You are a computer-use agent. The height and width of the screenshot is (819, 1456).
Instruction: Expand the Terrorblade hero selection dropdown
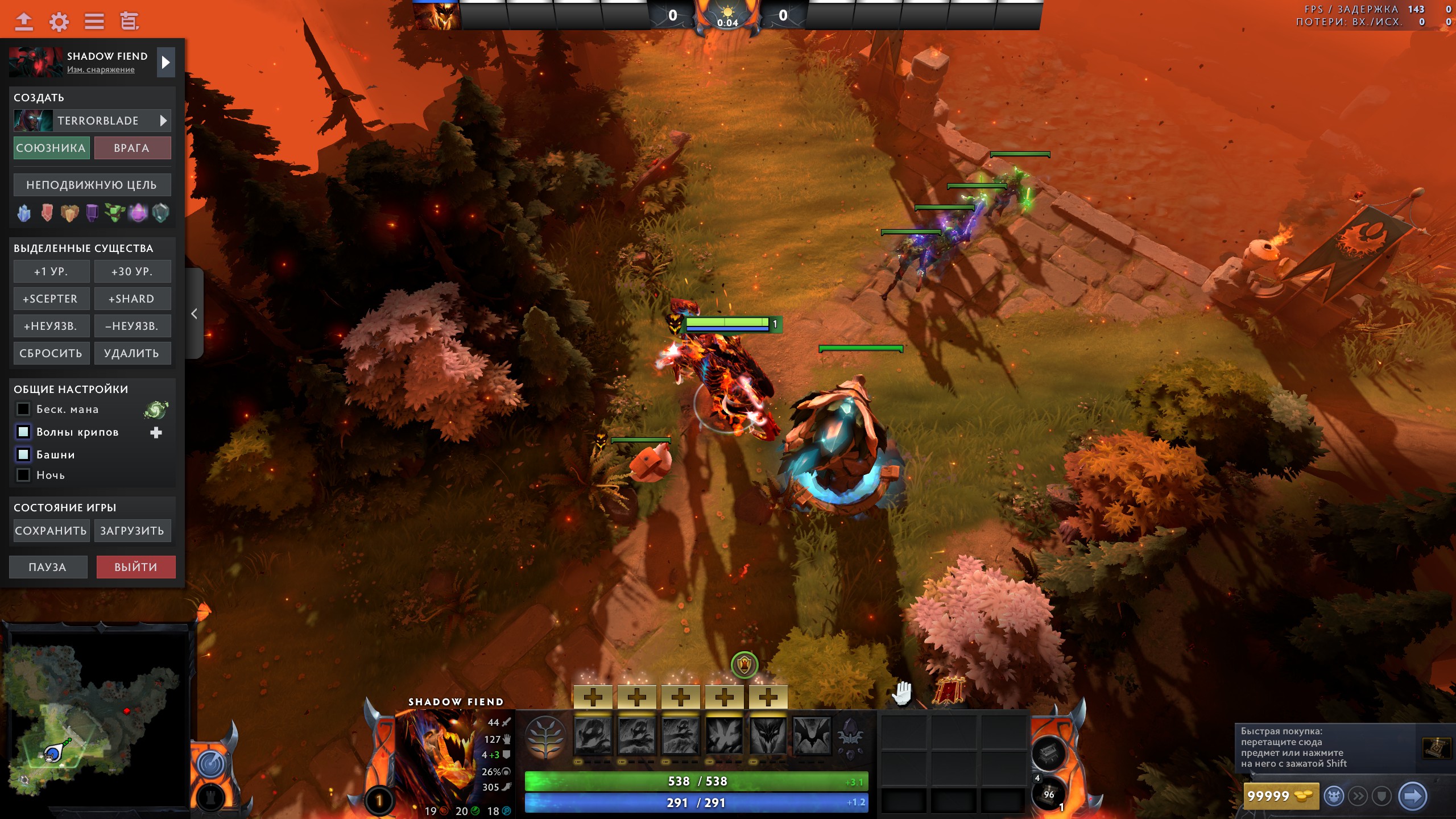coord(164,121)
